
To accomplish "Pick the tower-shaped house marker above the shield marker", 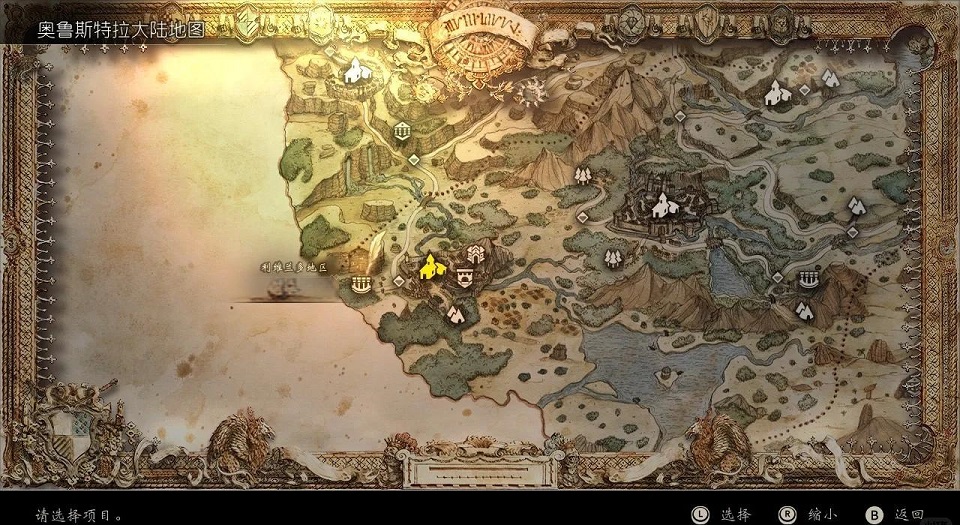I will (x=476, y=251).
